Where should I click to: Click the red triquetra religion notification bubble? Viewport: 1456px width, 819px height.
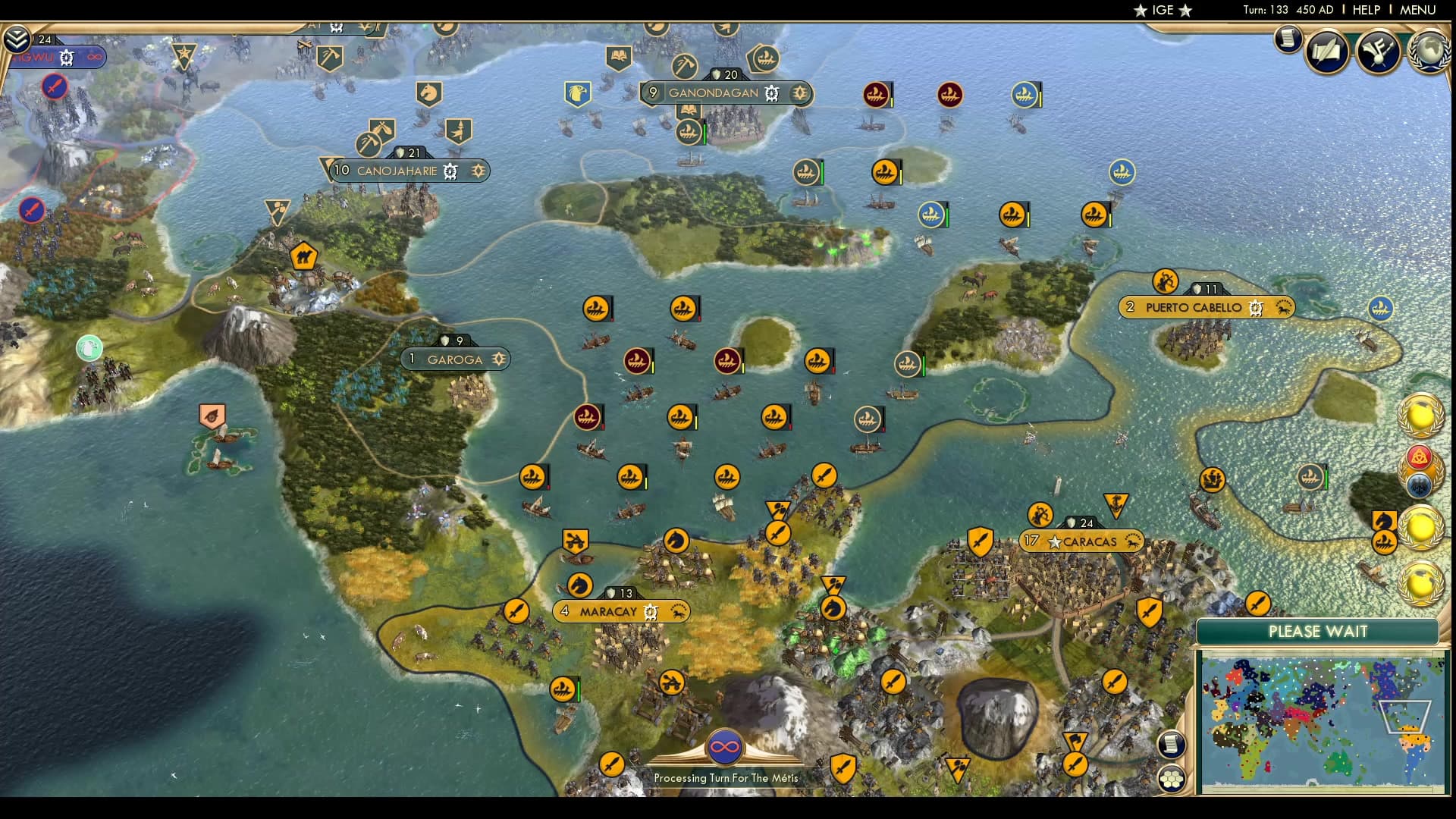click(x=1420, y=455)
